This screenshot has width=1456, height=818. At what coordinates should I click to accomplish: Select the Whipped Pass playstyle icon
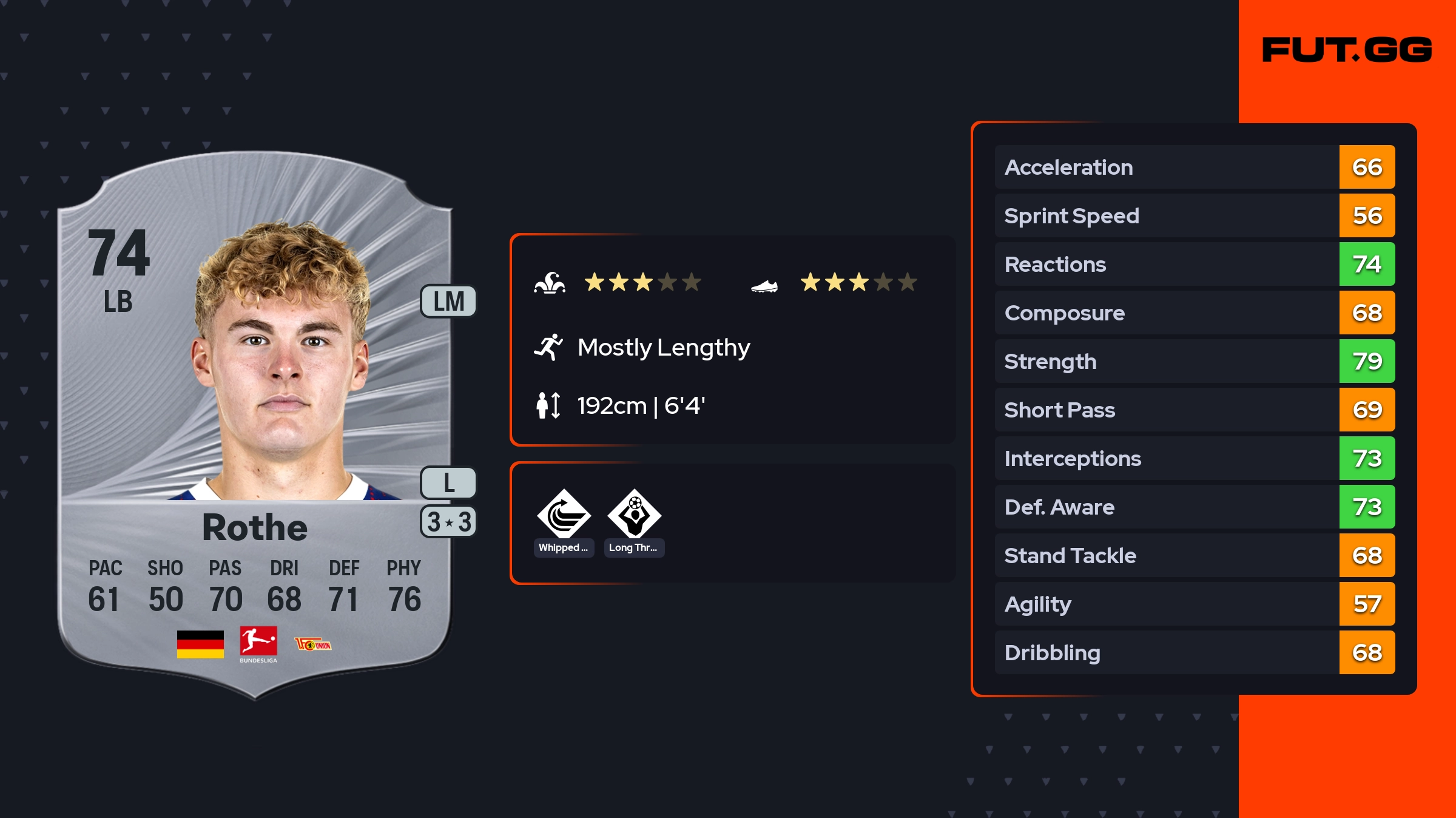pos(564,515)
